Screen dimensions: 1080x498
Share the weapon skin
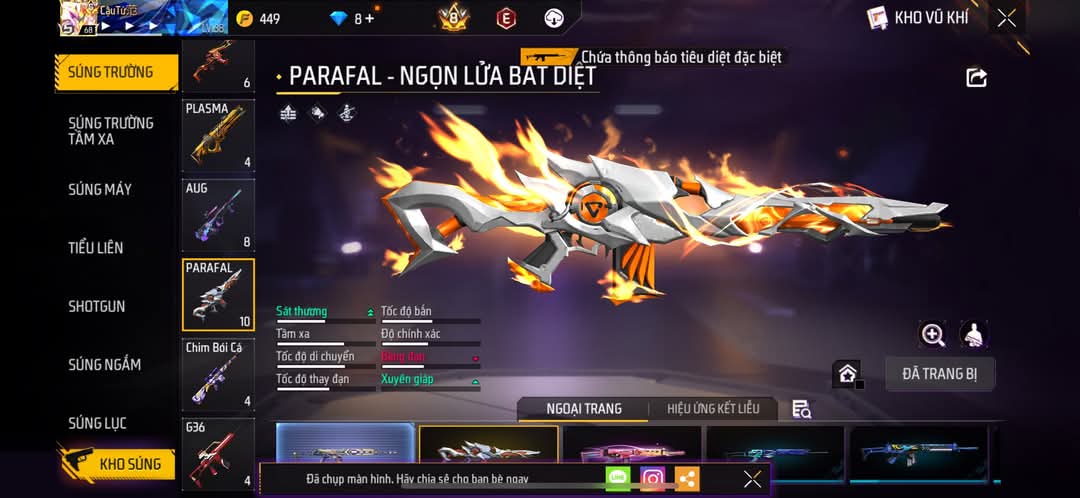tap(976, 78)
